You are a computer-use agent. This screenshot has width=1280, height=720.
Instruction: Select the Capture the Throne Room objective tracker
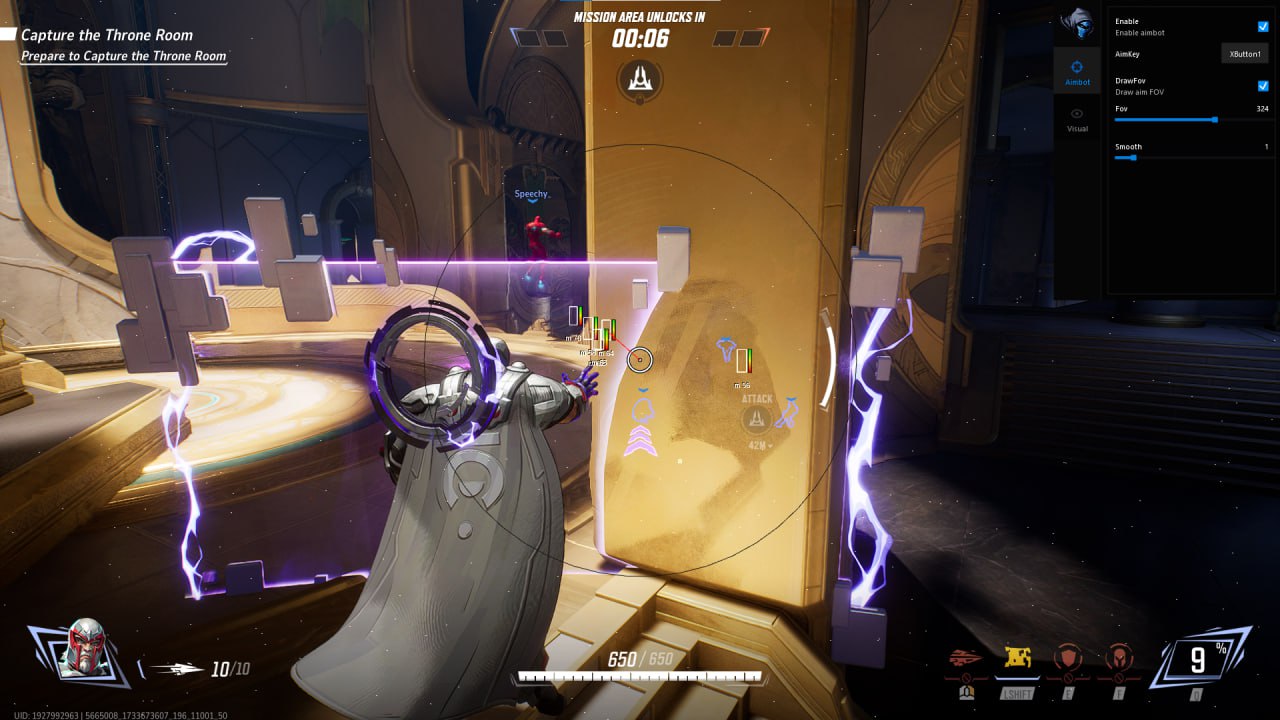pos(108,35)
